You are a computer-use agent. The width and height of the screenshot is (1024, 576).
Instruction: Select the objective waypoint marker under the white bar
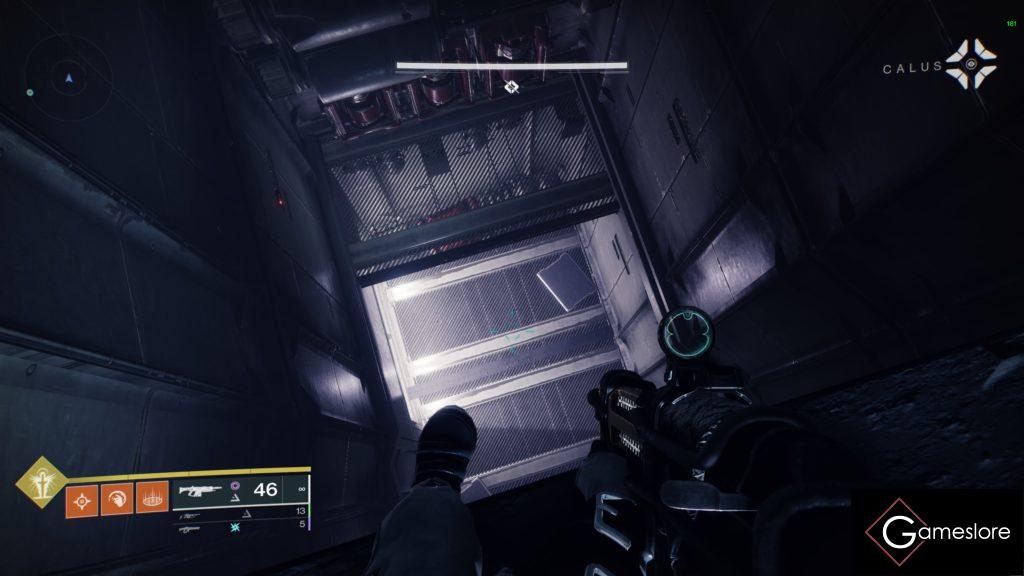[x=511, y=87]
